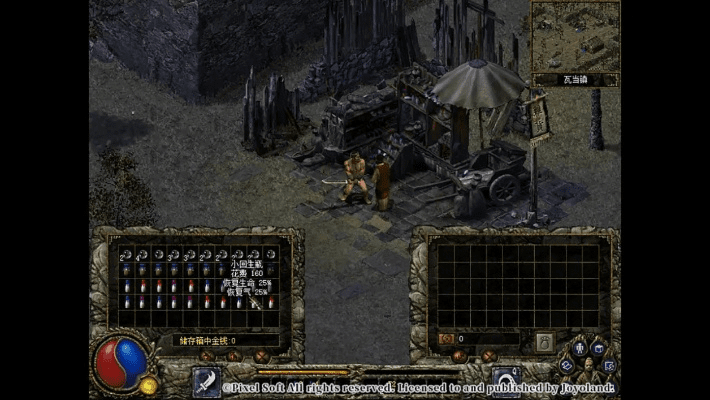Screen dimensions: 710x400
Task: Click the yellow orb beside the yin-yang globe
Action: coord(149,385)
